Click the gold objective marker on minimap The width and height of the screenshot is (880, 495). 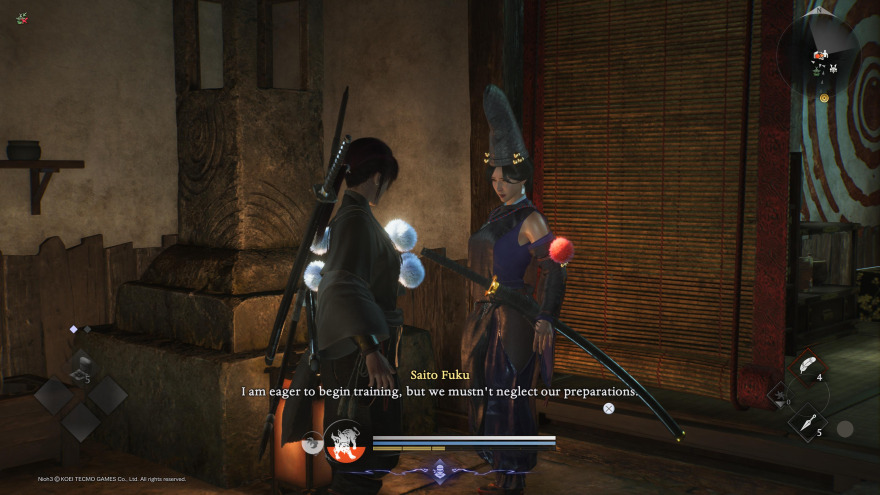(824, 98)
